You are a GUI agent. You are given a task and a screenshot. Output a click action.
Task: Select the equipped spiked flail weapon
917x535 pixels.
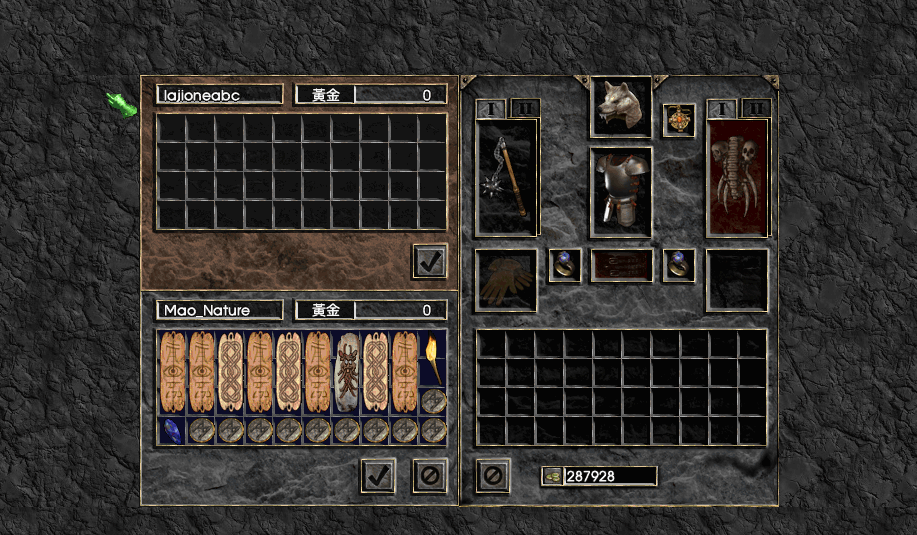507,178
